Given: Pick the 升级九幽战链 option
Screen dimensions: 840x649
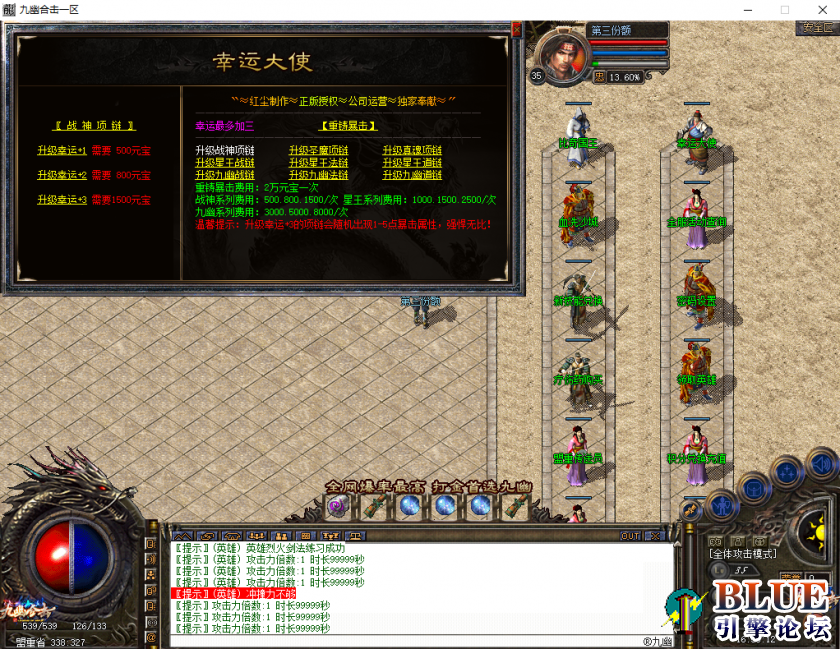Looking at the screenshot, I should [225, 174].
